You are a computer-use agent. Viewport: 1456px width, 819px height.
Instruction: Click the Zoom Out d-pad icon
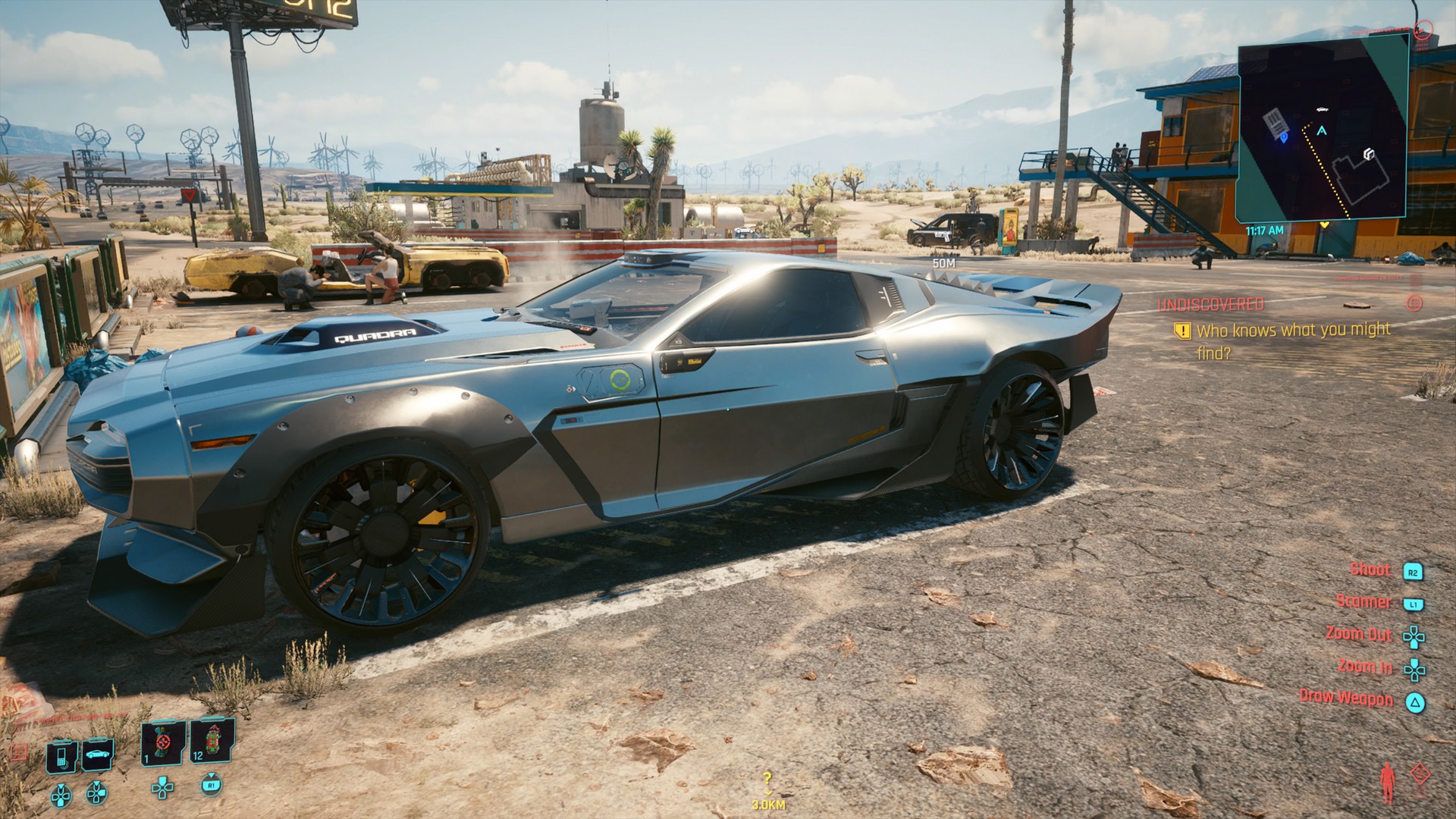click(1413, 635)
